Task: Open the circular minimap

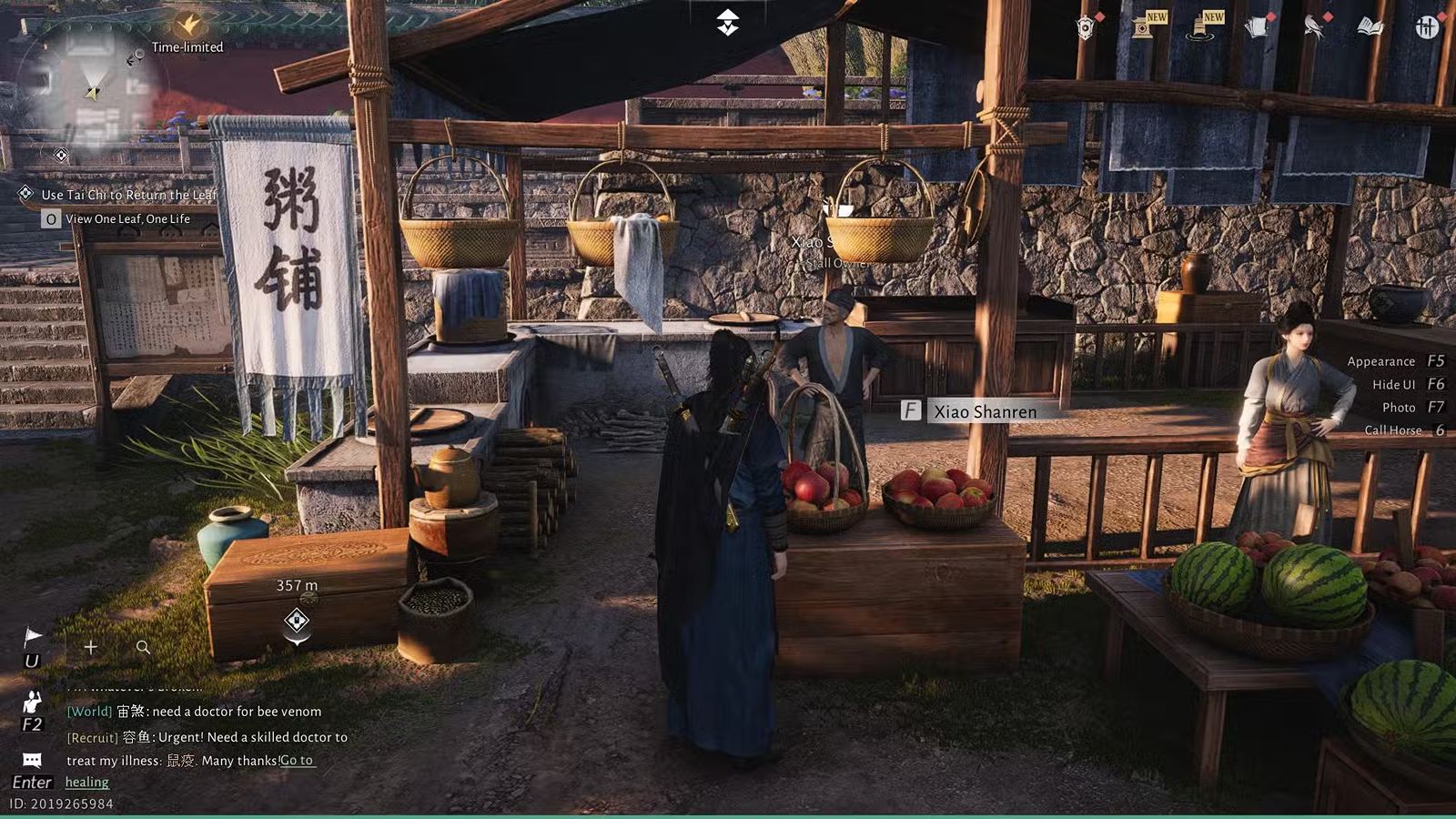Action: [x=91, y=86]
